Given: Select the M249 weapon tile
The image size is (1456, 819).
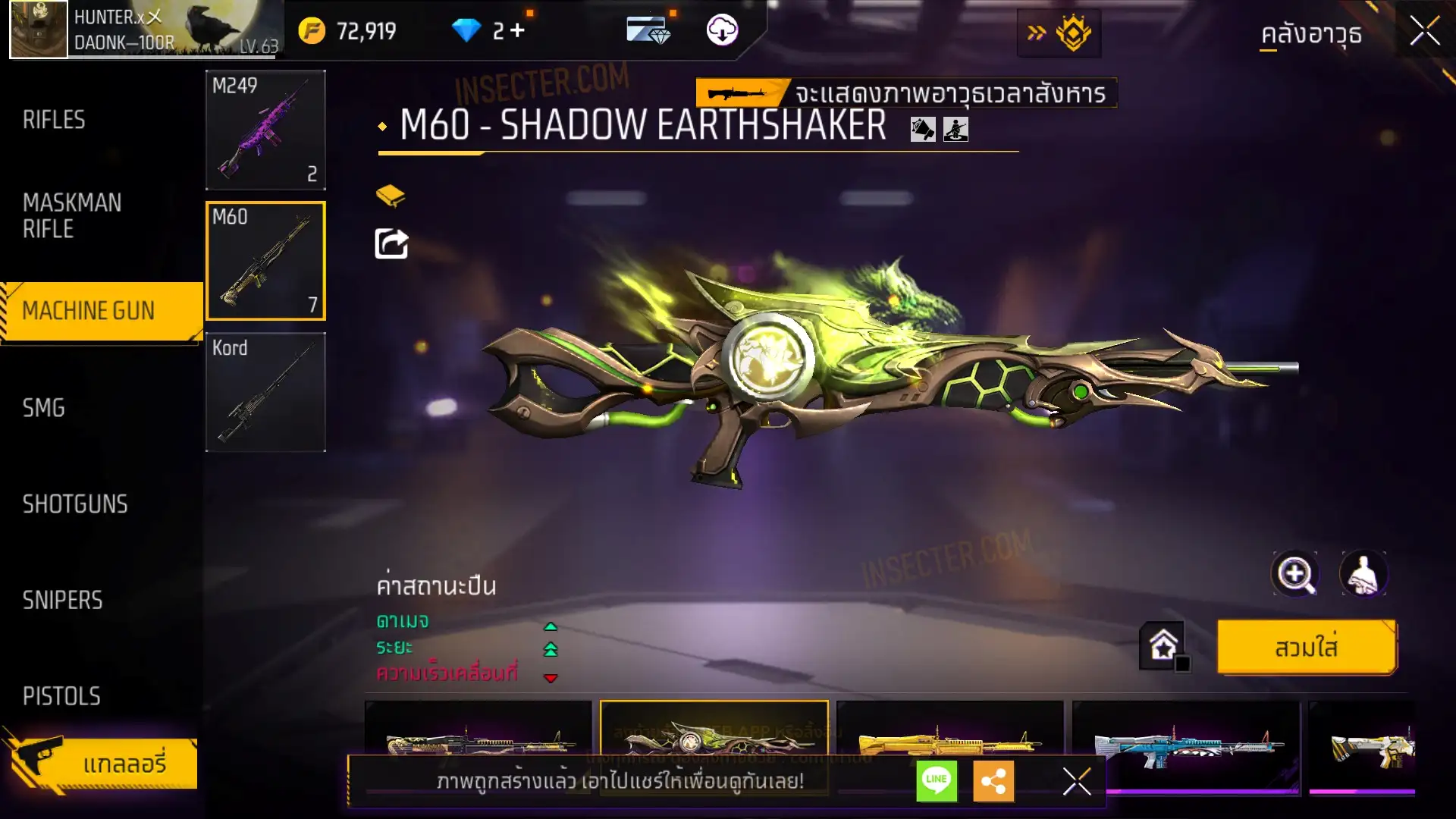Looking at the screenshot, I should 265,130.
